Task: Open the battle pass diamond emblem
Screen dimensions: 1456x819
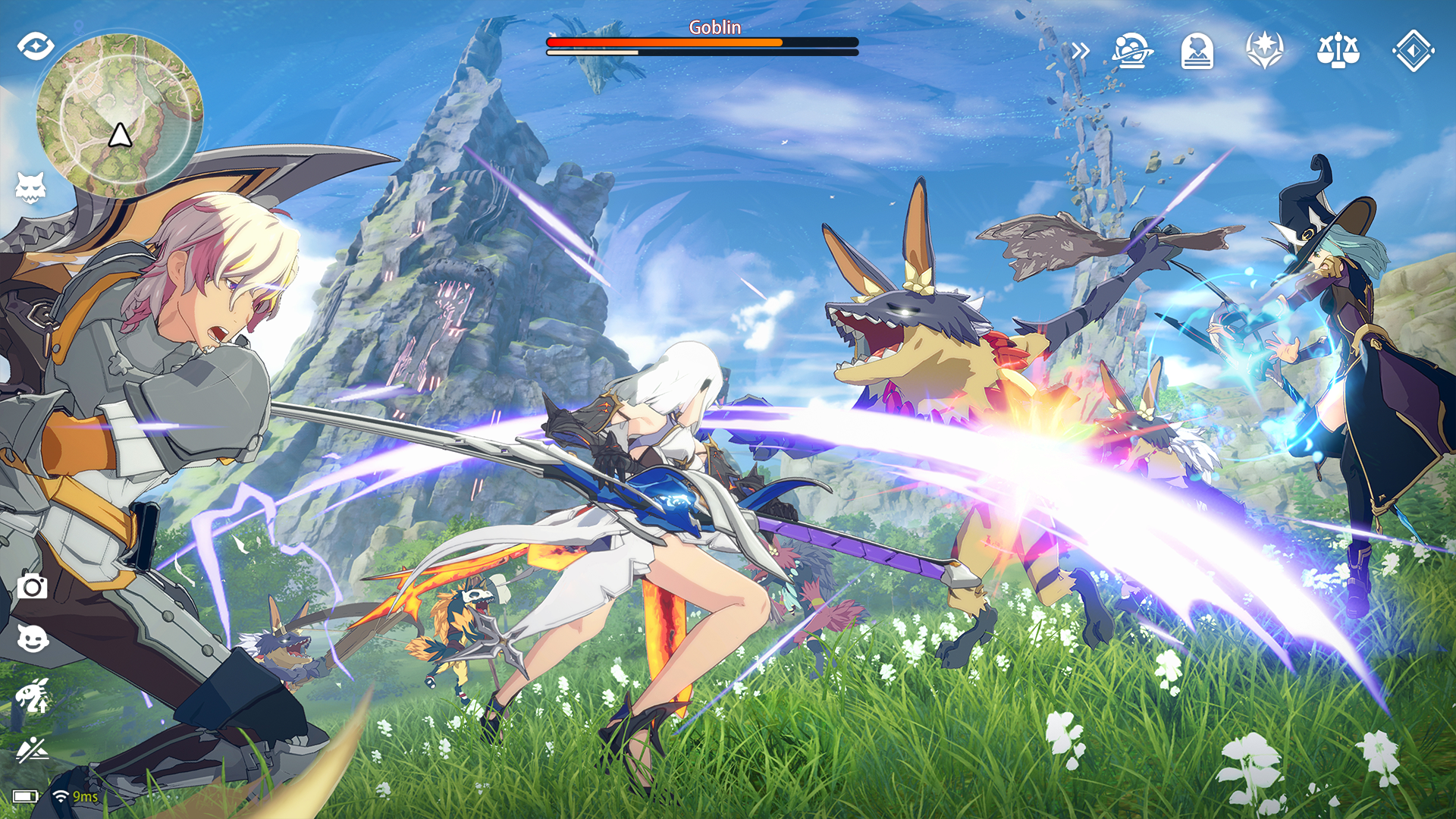Action: click(x=1412, y=51)
